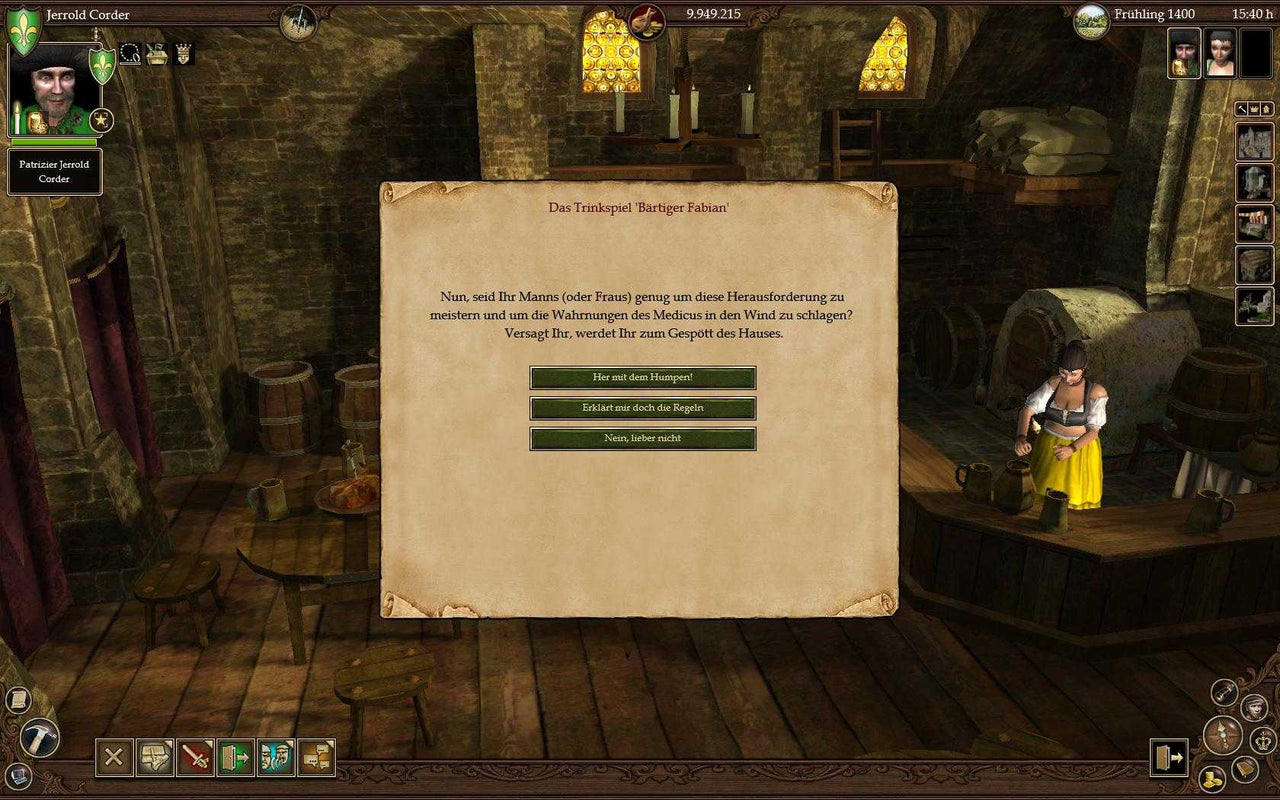Choose 'Her mit dem Humpen!'
The width and height of the screenshot is (1280, 800).
point(643,378)
